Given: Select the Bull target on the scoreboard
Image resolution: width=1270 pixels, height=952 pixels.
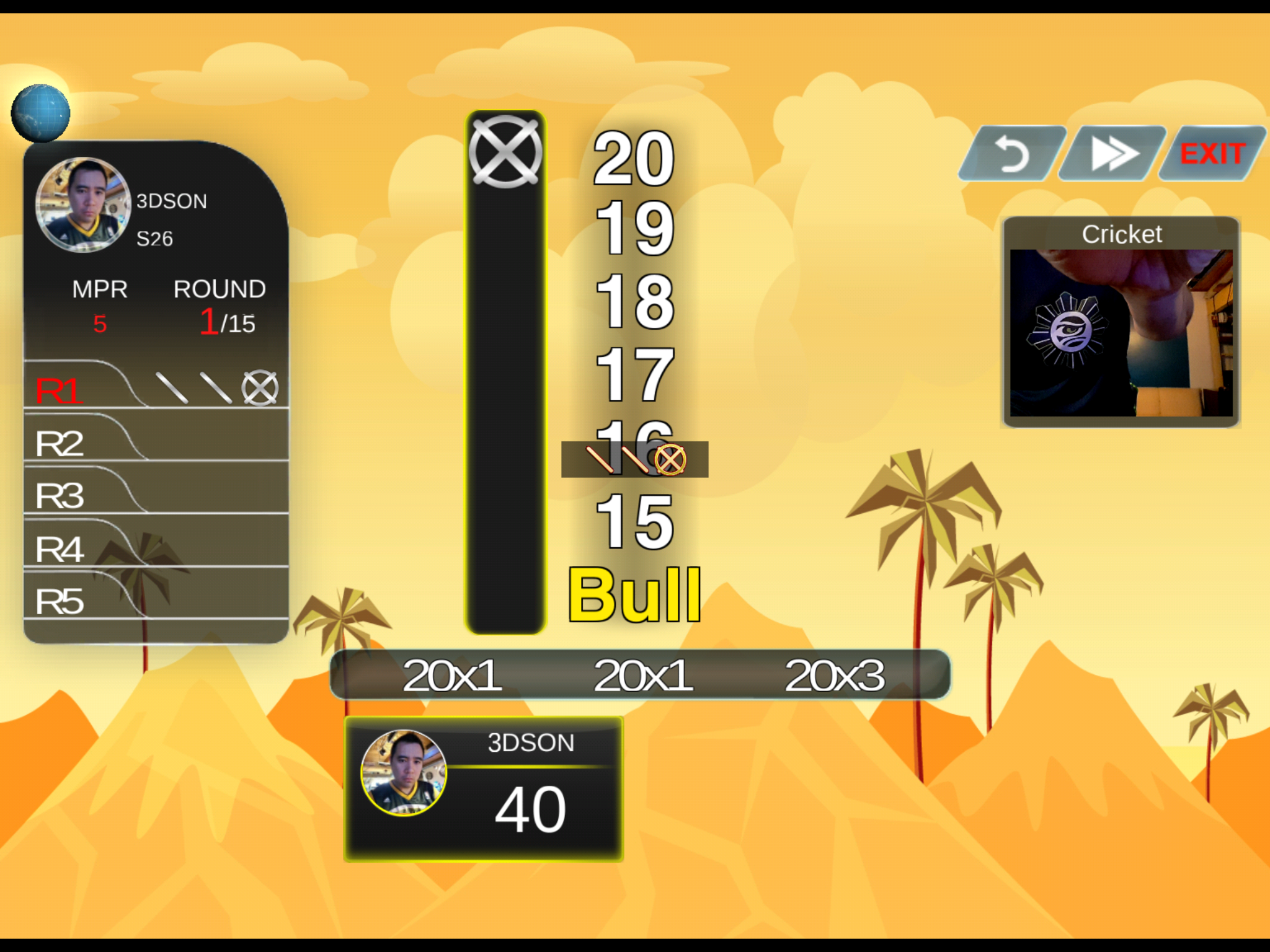Looking at the screenshot, I should [634, 595].
